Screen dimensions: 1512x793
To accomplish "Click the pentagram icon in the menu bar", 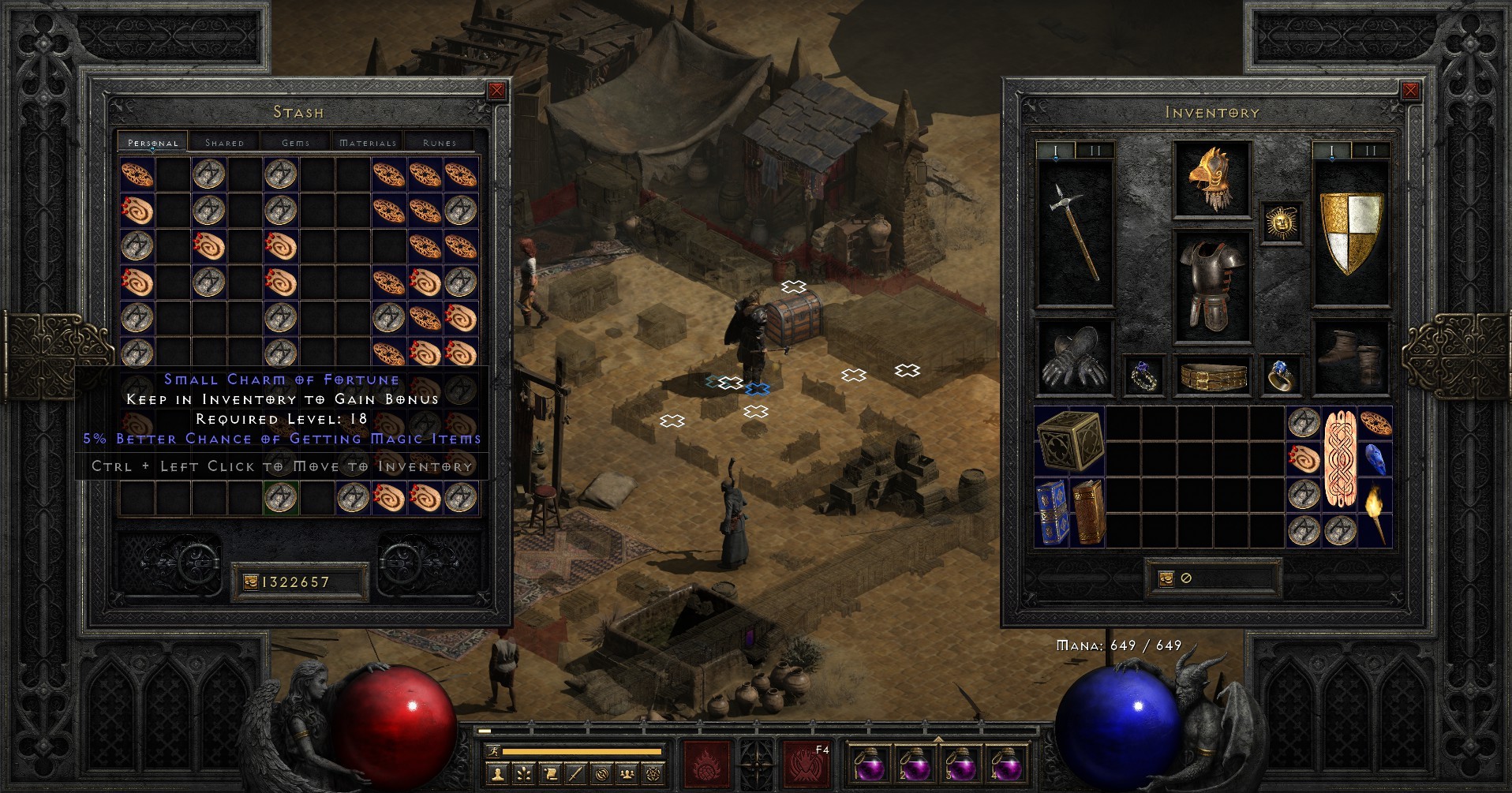I will click(x=655, y=774).
